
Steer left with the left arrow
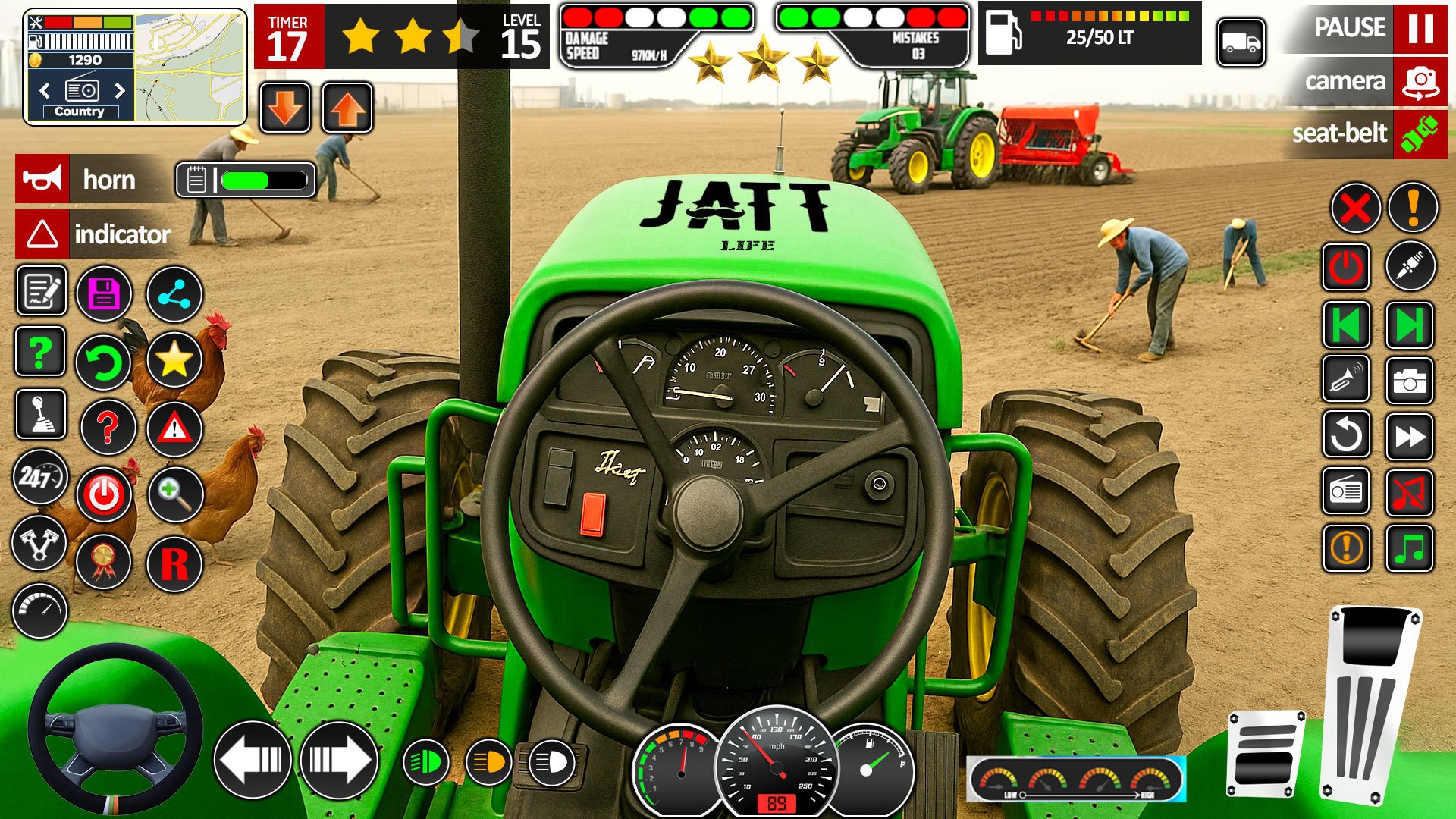click(253, 759)
